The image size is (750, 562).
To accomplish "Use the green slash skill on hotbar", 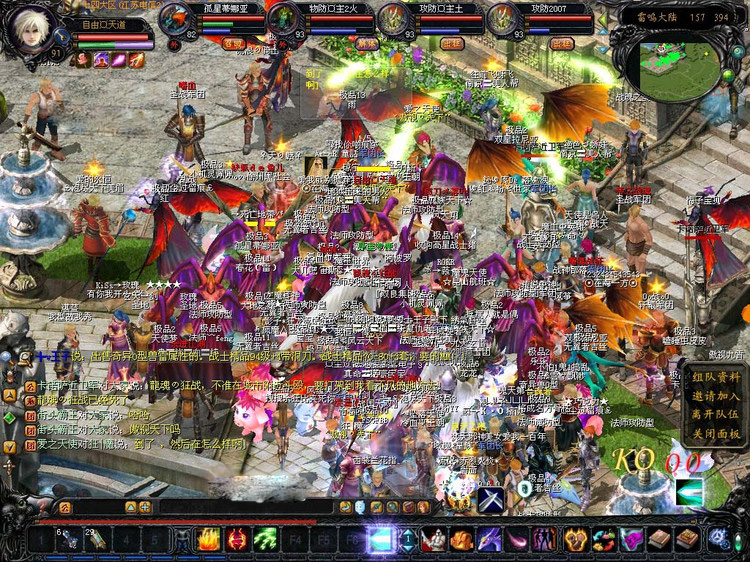I will 265,541.
